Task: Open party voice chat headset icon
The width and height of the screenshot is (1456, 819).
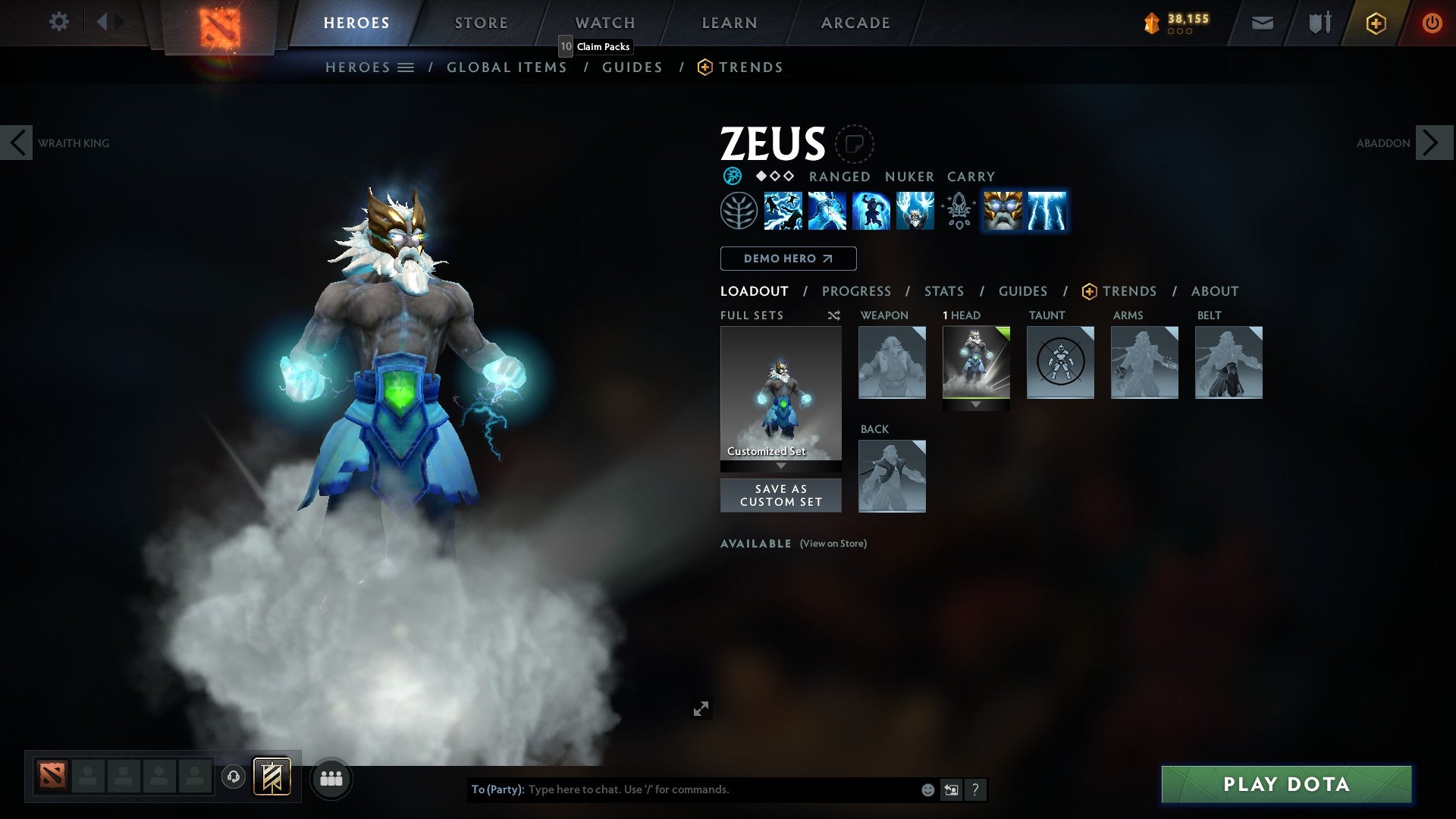Action: pyautogui.click(x=234, y=778)
